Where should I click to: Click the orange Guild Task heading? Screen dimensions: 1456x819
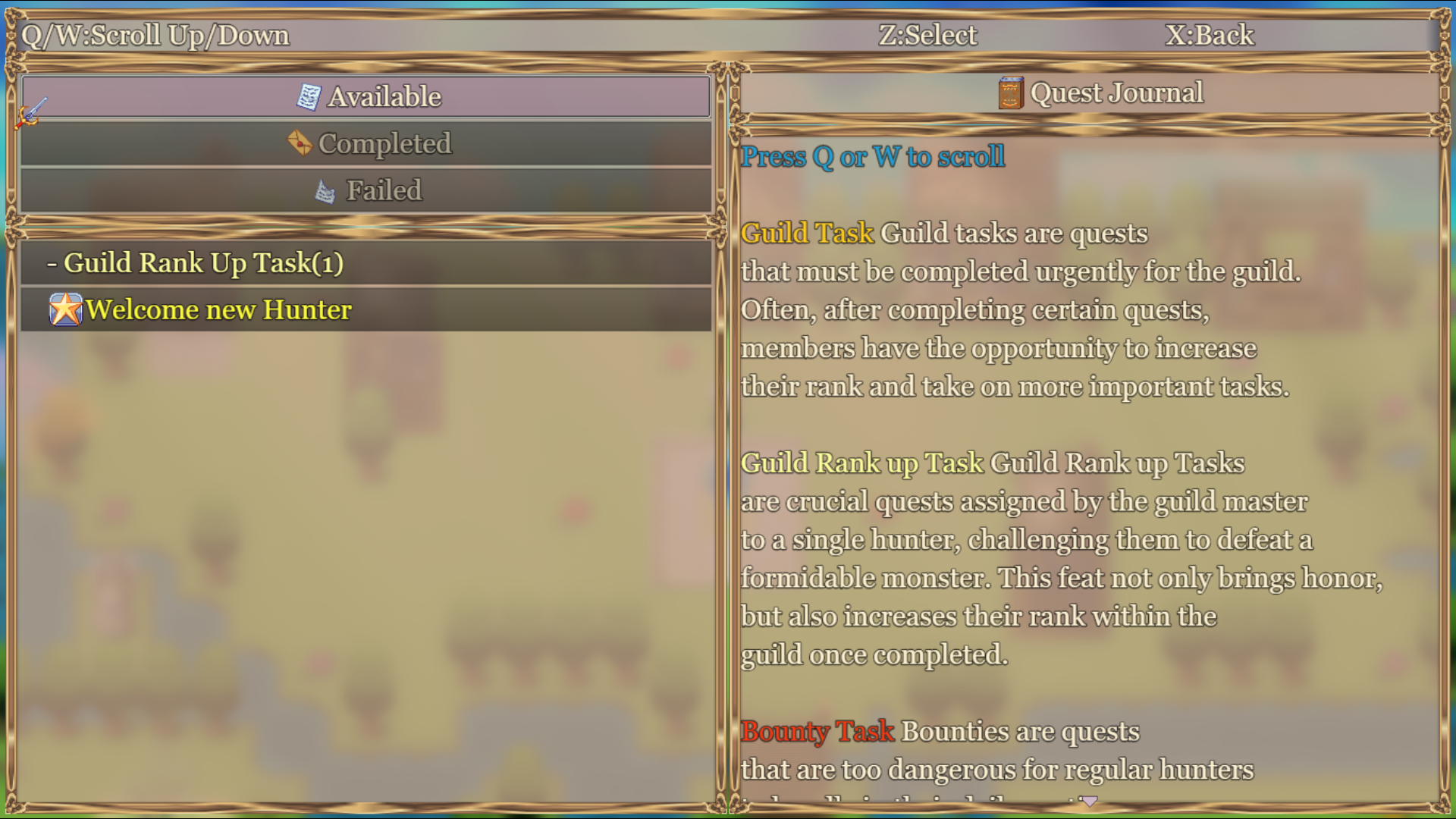point(805,234)
